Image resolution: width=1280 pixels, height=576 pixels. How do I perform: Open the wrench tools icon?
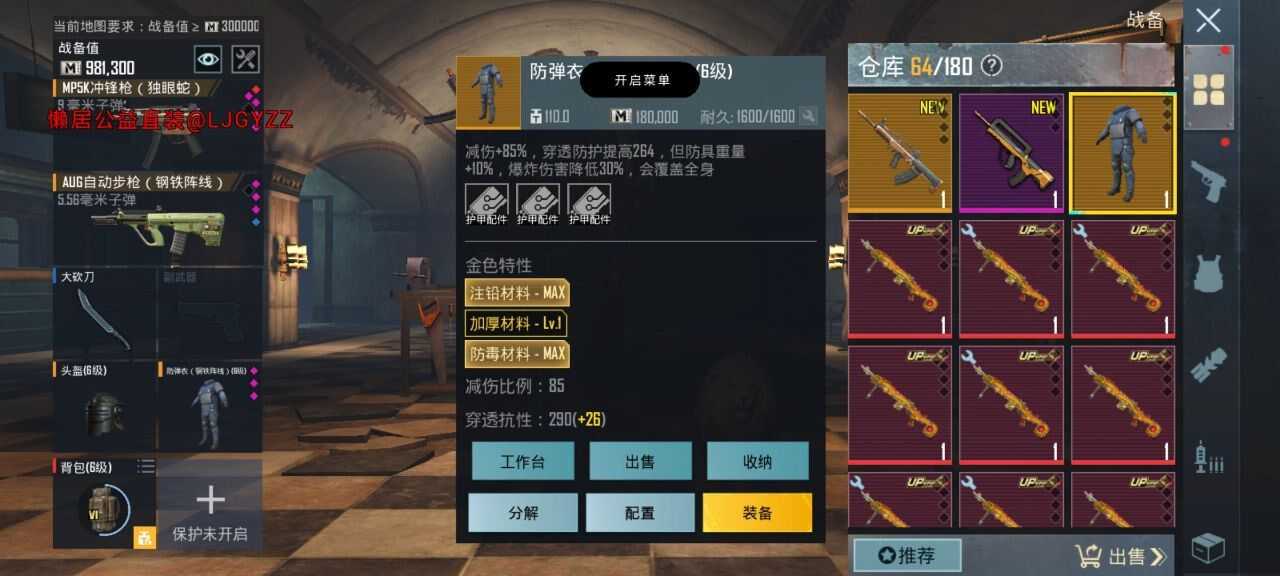(246, 59)
